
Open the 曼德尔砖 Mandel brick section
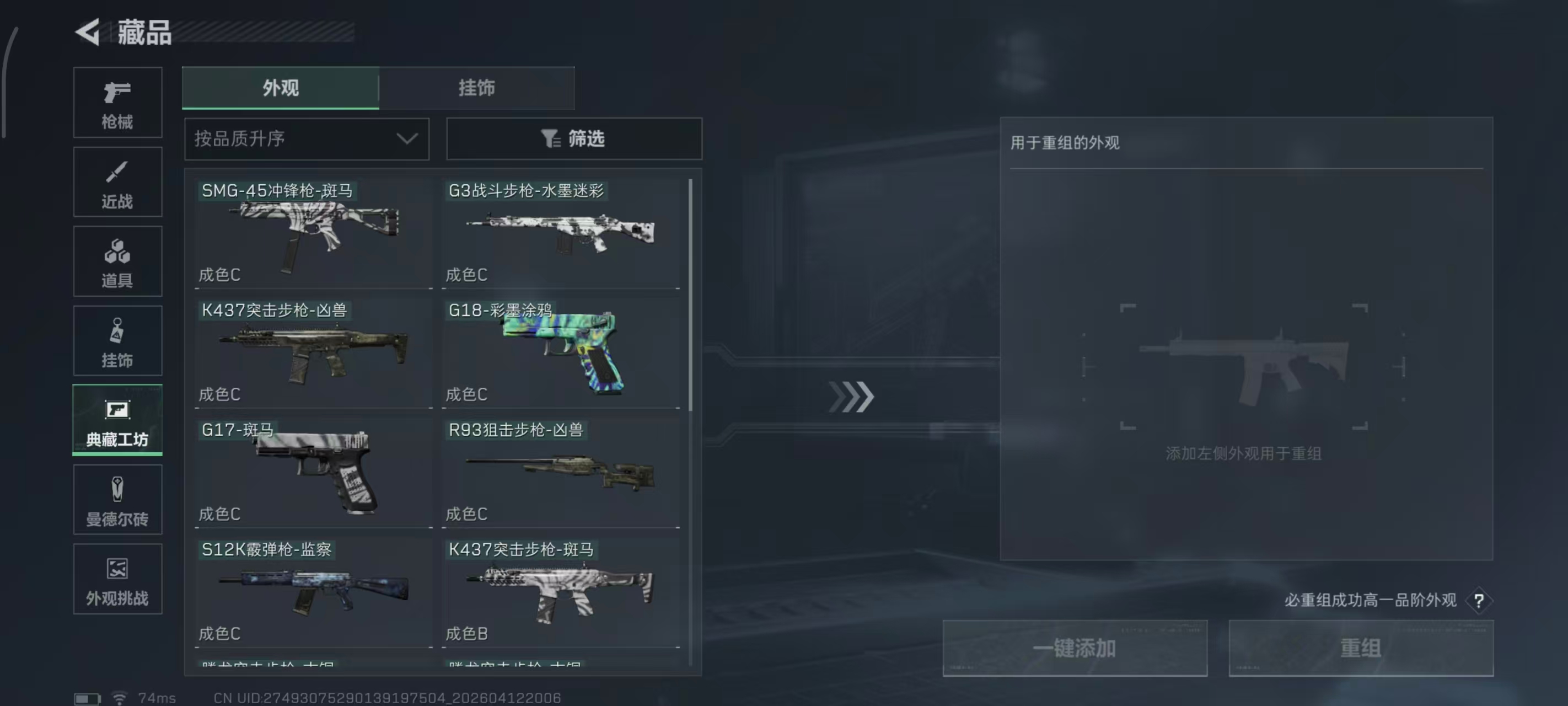117,499
